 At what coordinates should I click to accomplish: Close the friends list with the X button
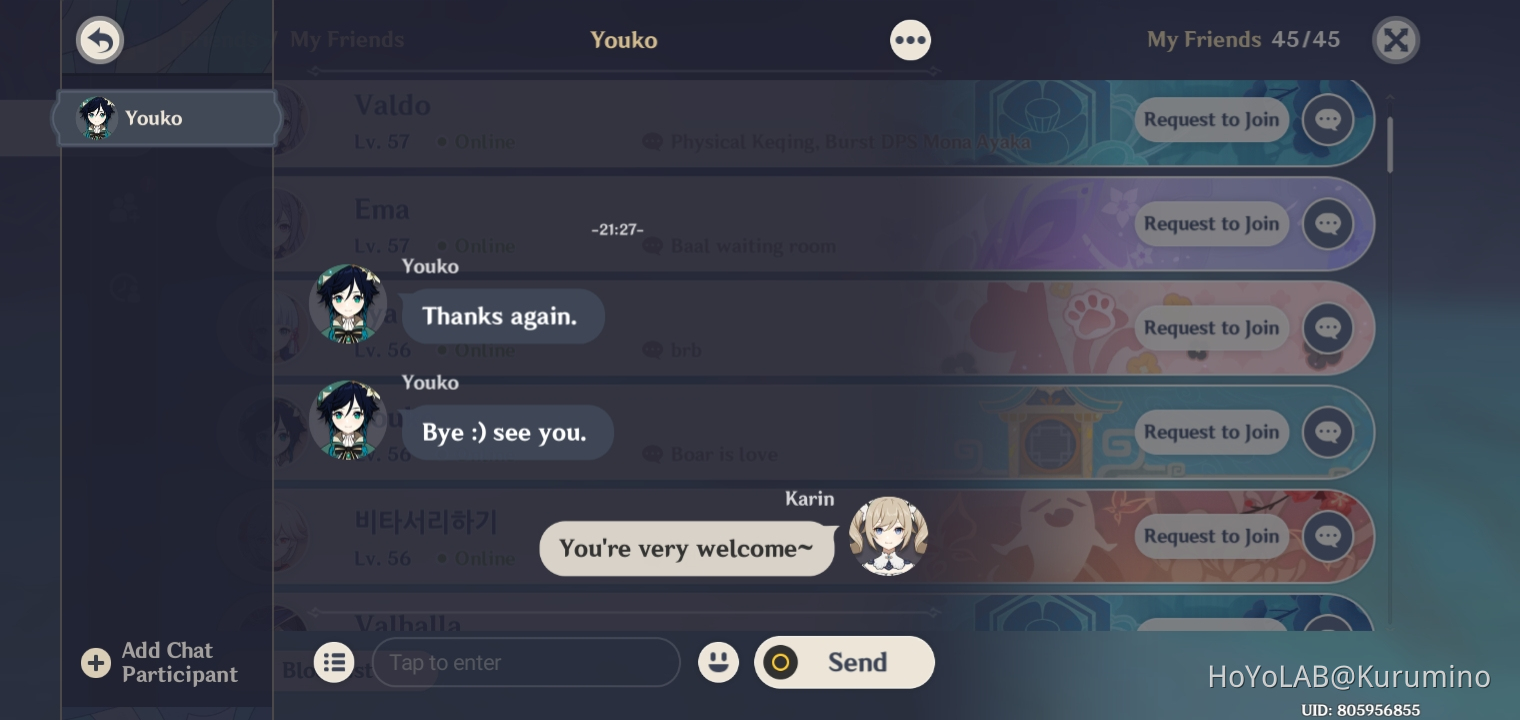[x=1396, y=40]
